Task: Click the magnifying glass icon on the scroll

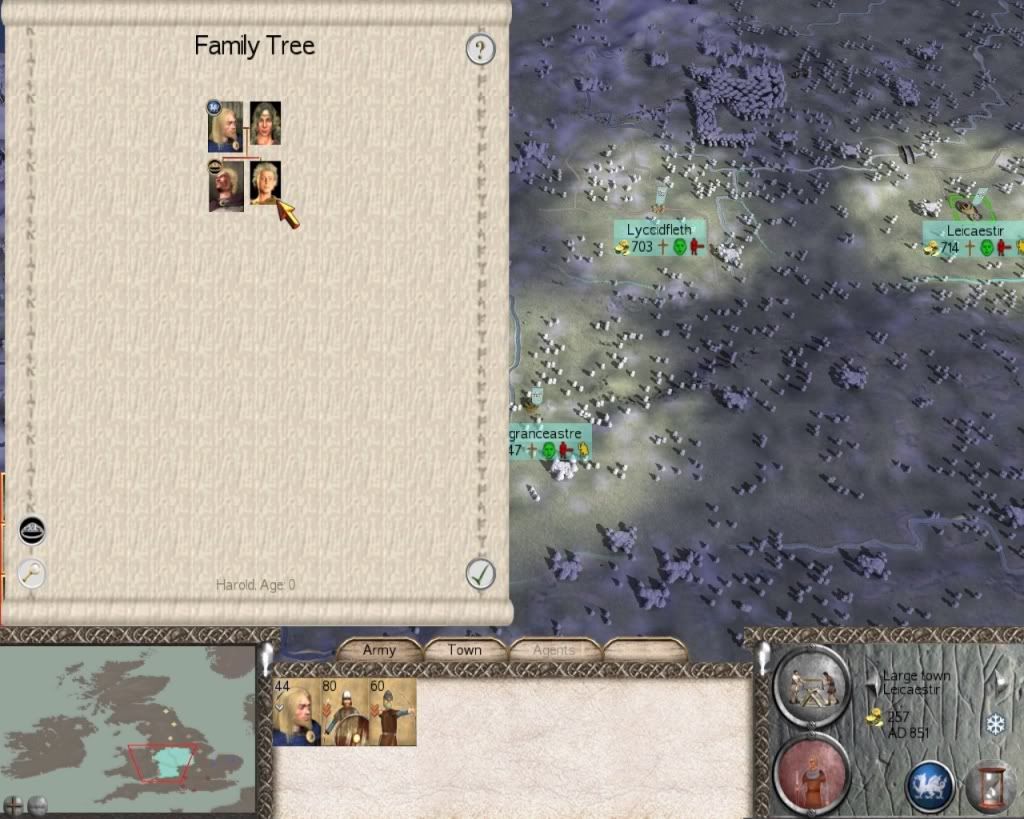Action: click(x=33, y=573)
